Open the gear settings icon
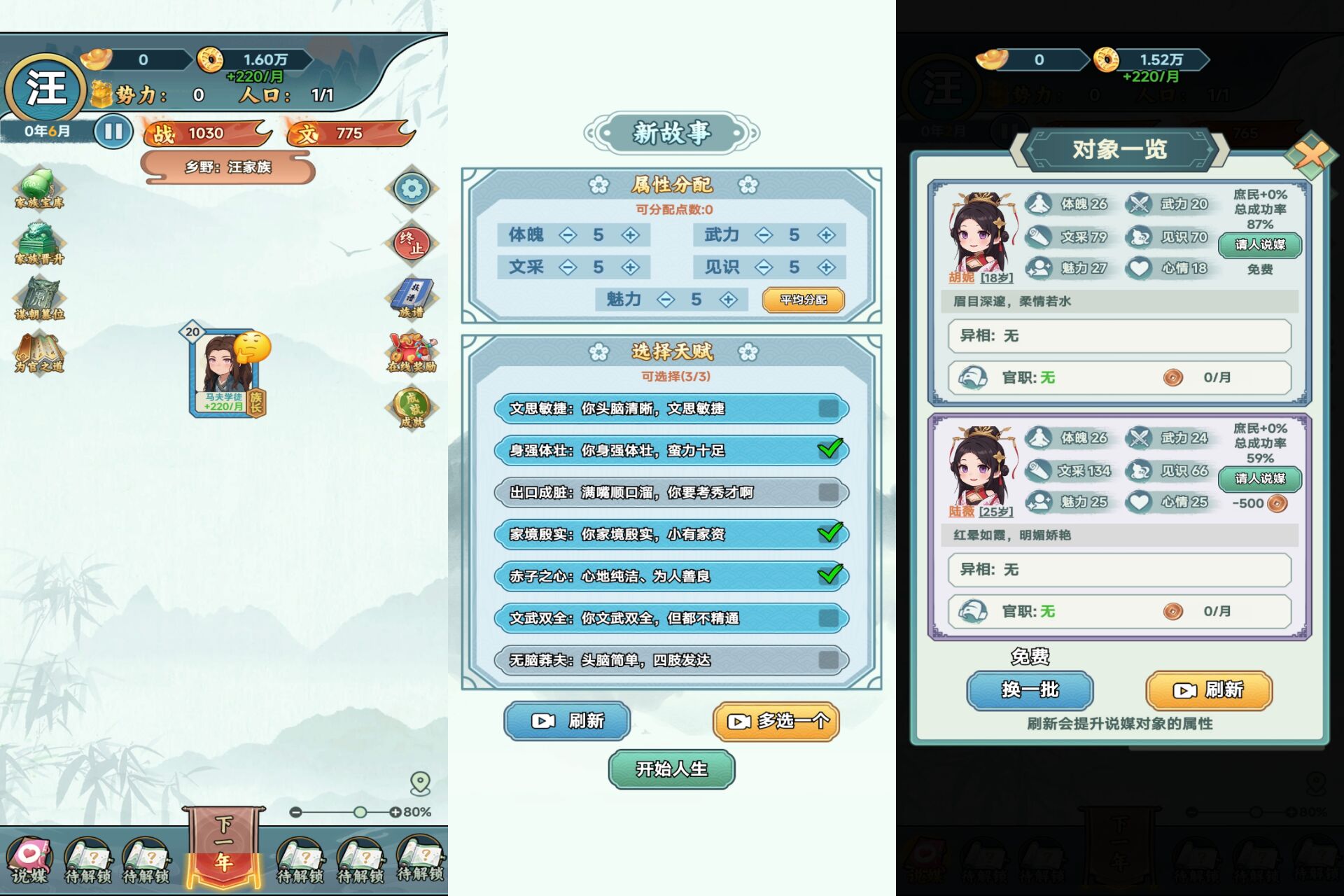Image resolution: width=1344 pixels, height=896 pixels. [x=412, y=188]
